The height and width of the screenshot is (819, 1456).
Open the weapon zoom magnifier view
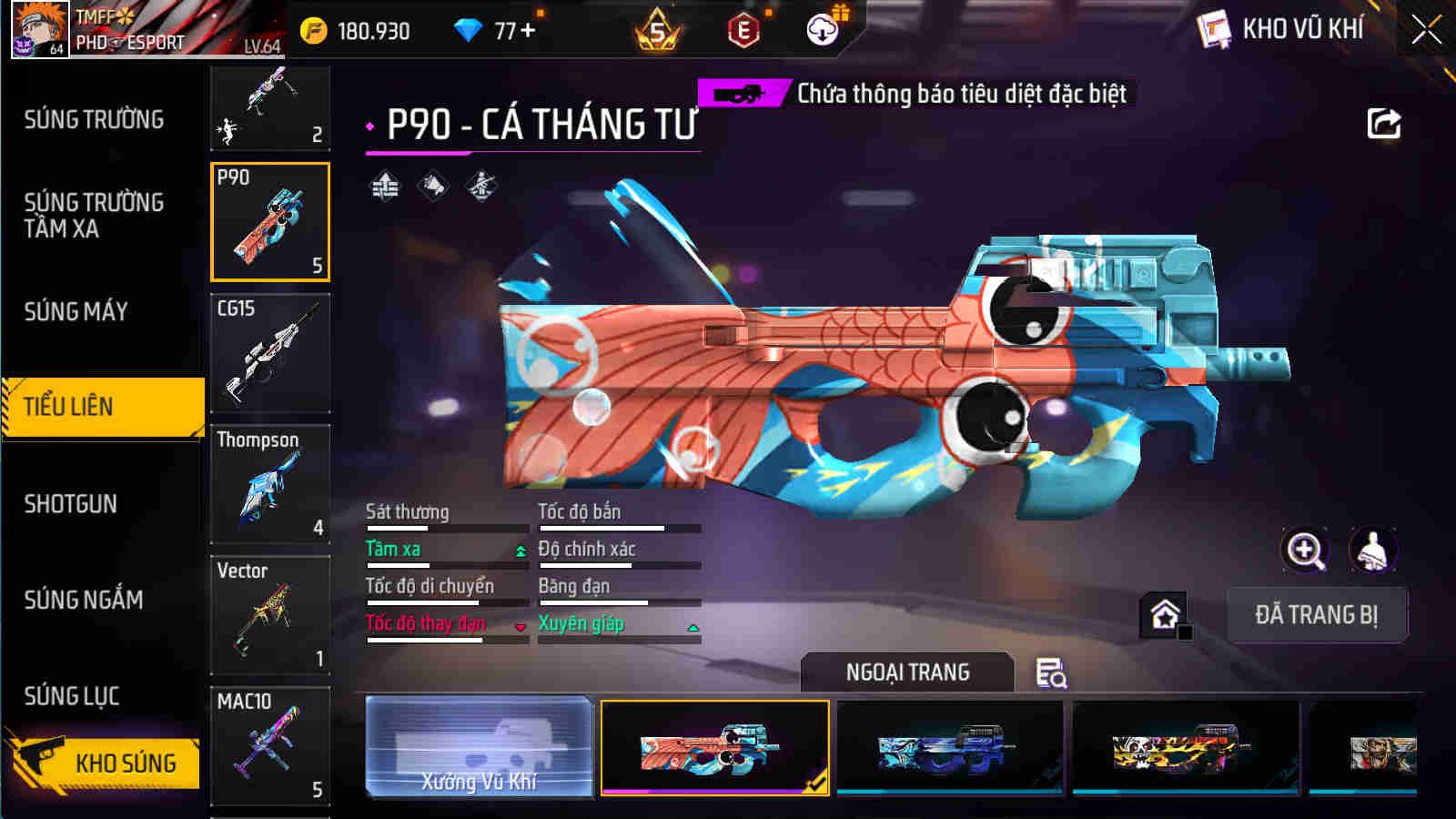click(x=1305, y=550)
